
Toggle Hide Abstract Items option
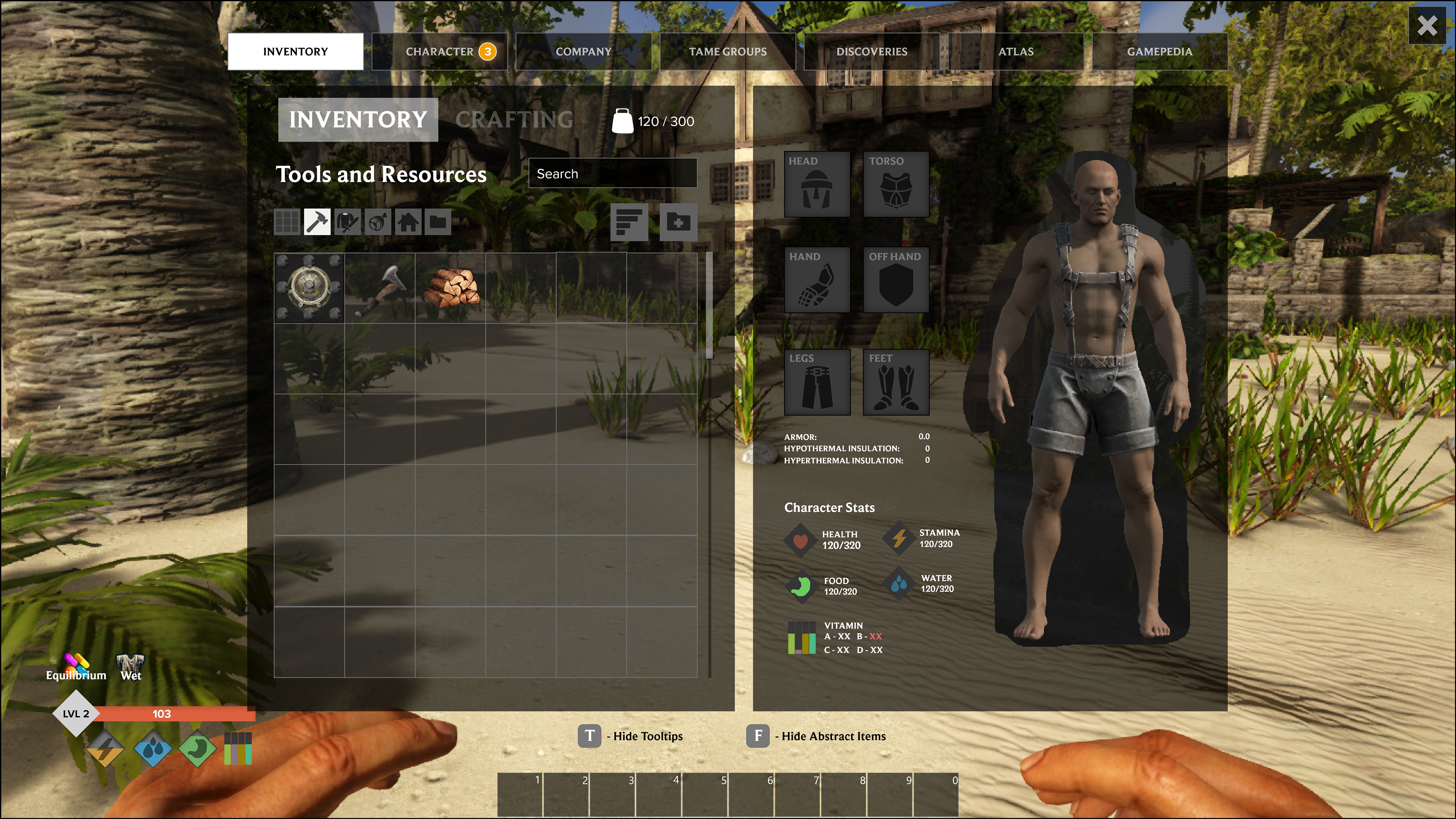tap(758, 736)
